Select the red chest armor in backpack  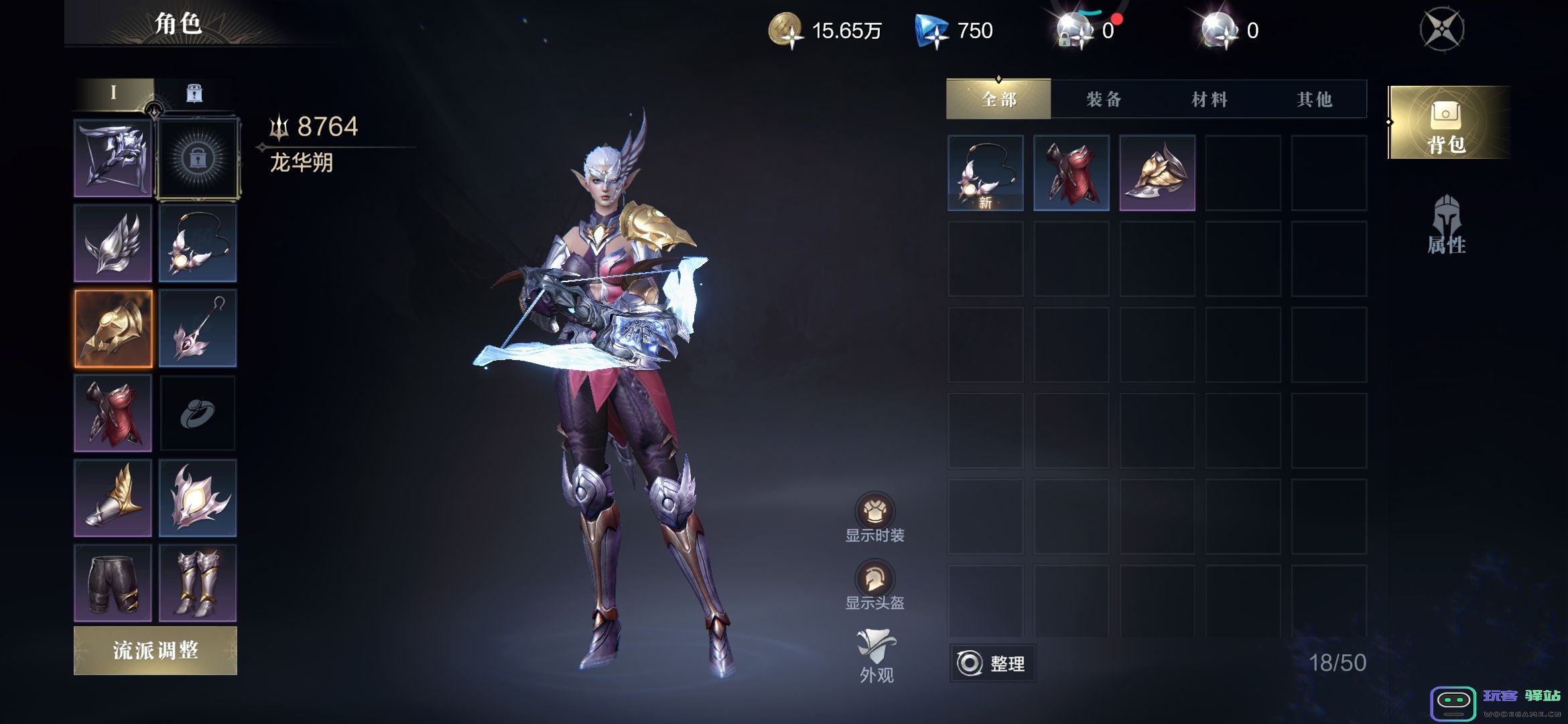[1071, 173]
